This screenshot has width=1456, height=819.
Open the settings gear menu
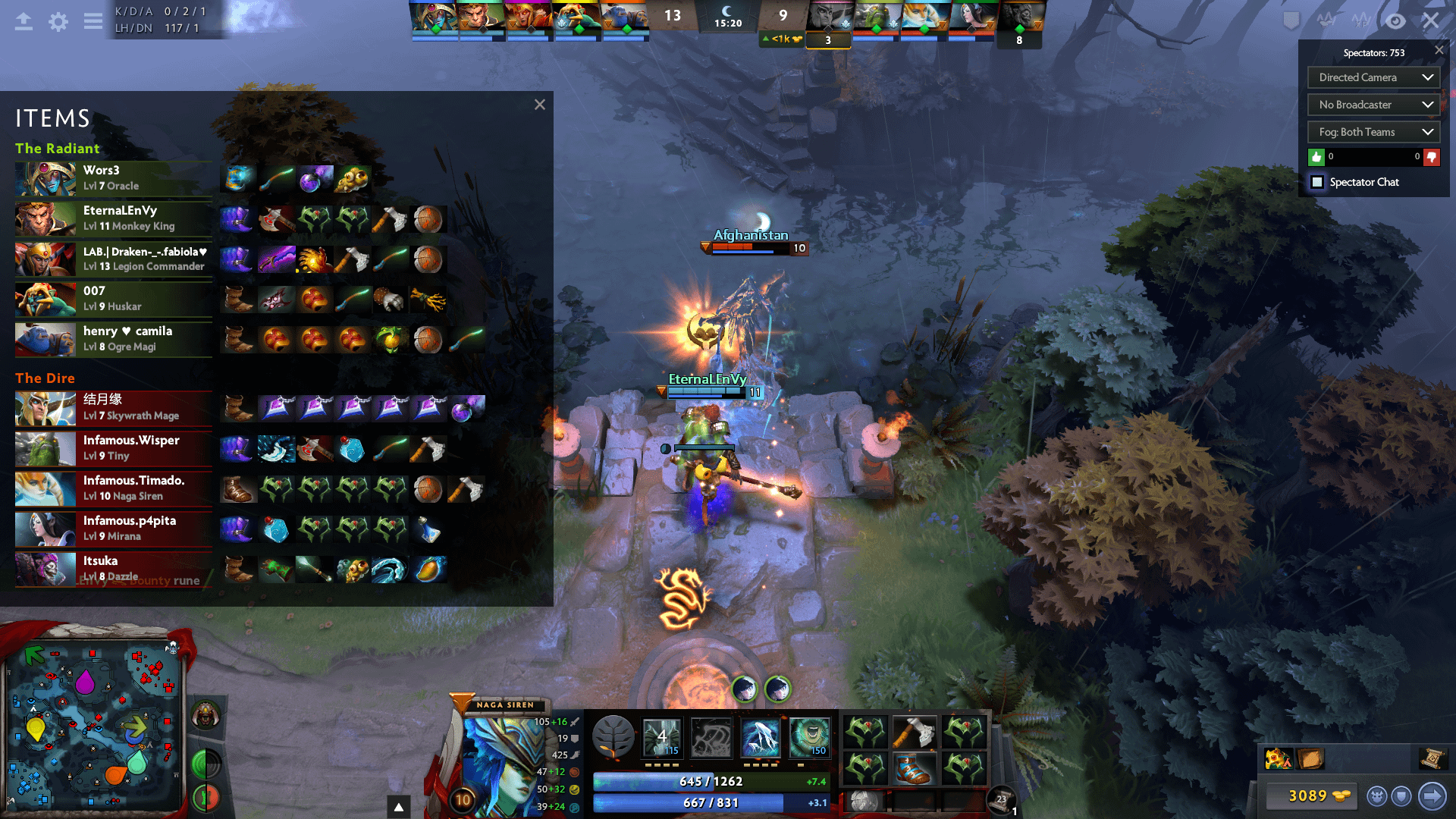[58, 21]
